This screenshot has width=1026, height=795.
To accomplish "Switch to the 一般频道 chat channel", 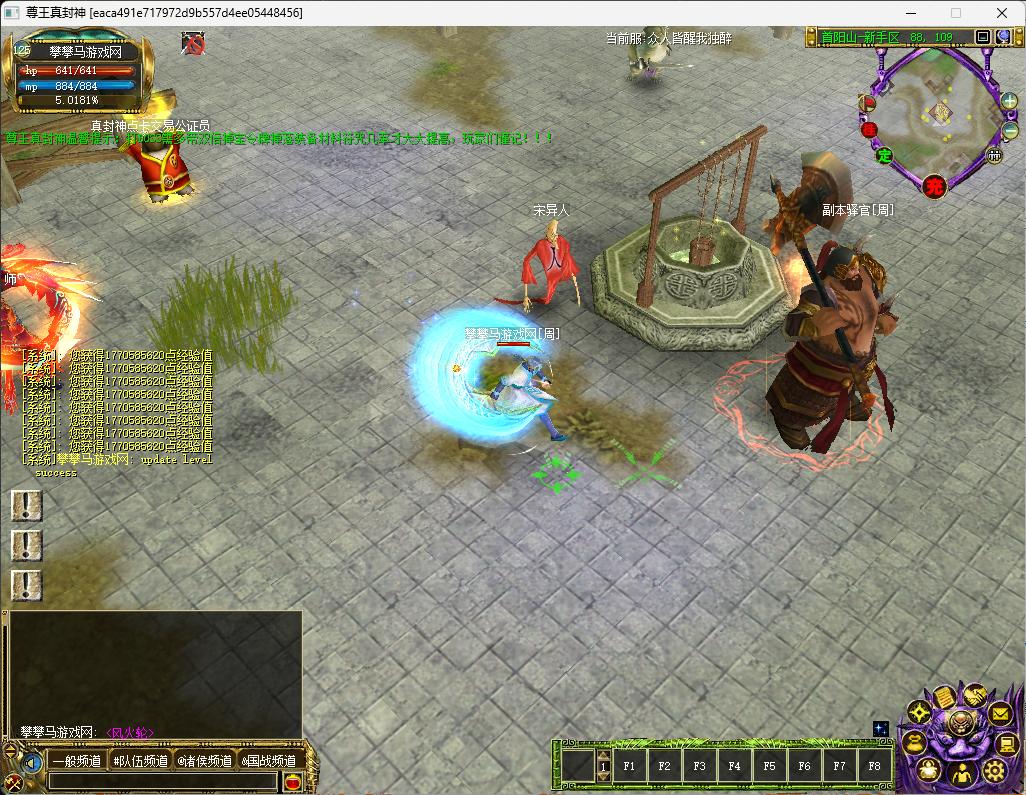I will click(x=76, y=761).
